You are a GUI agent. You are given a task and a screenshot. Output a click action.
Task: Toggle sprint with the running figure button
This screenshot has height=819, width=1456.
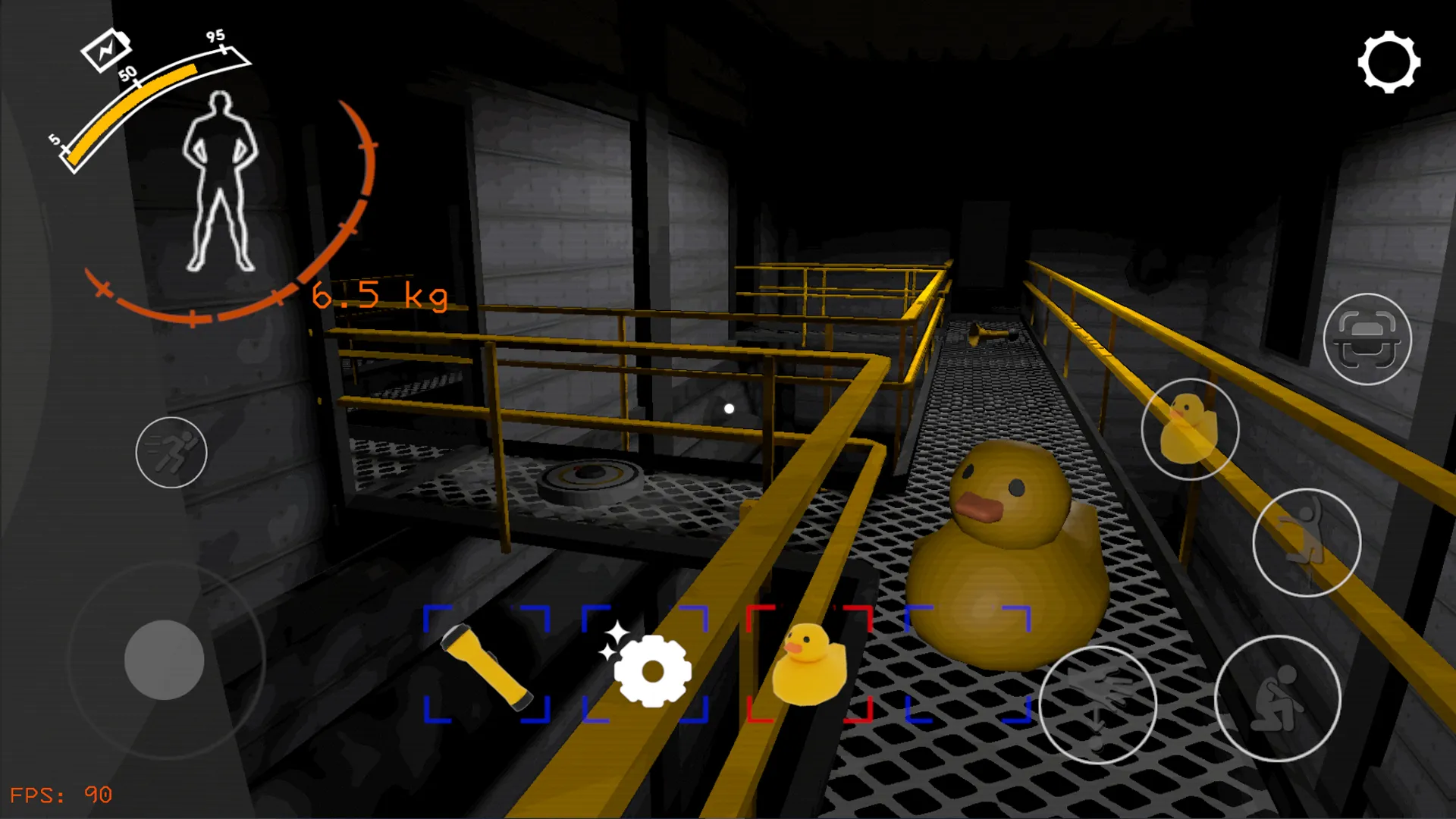pyautogui.click(x=171, y=453)
